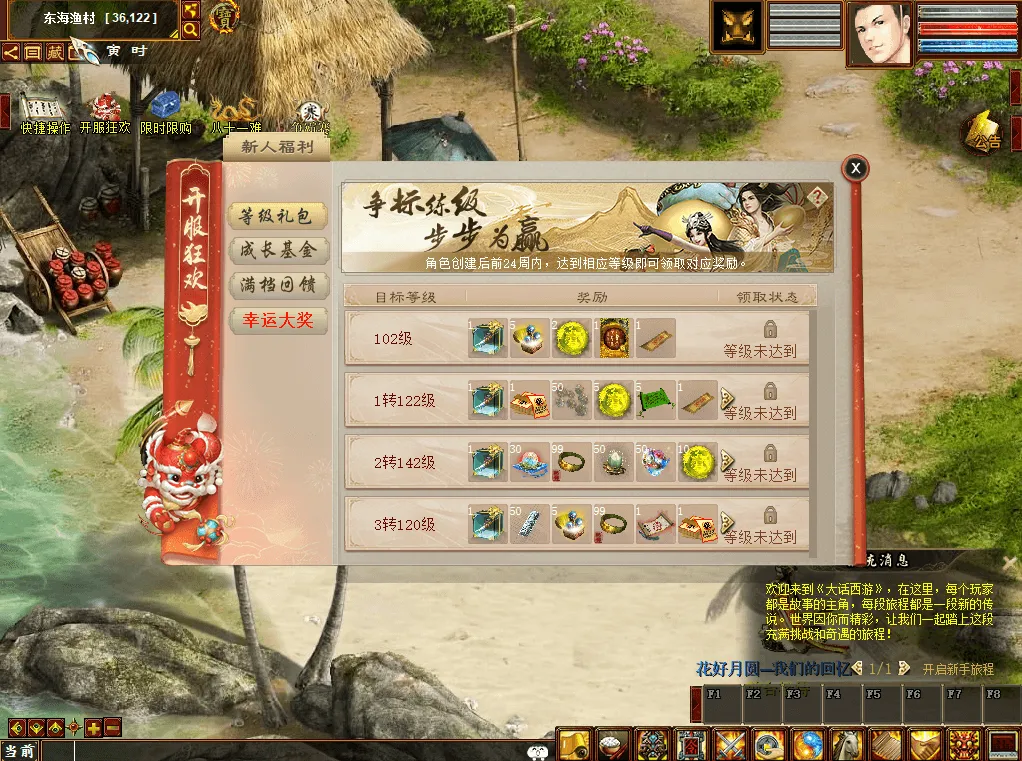The width and height of the screenshot is (1022, 761).
Task: Open the 开服狂欢 event icon
Action: 105,110
